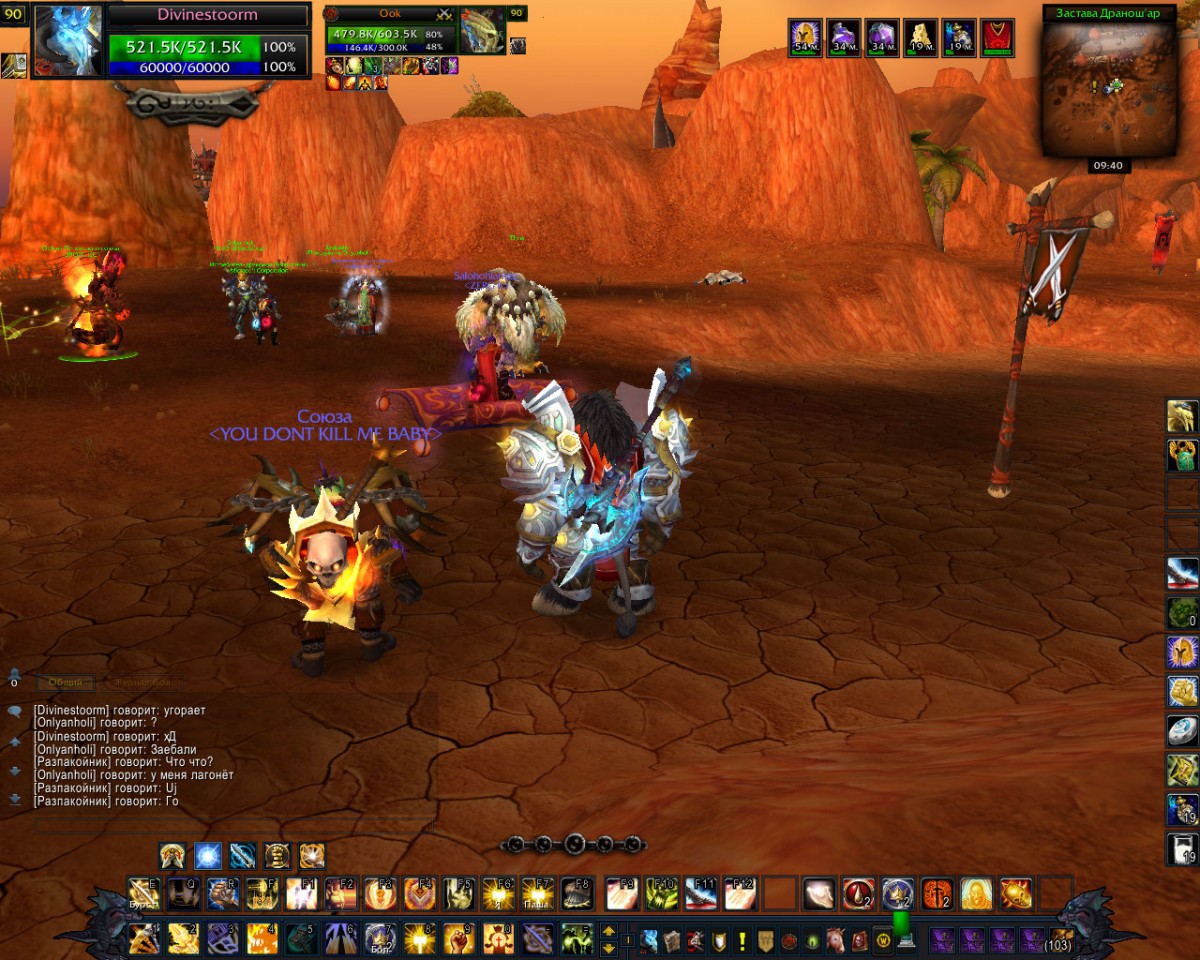Click the cheese food buff icon
Image resolution: width=1200 pixels, height=960 pixels.
[x=920, y=38]
